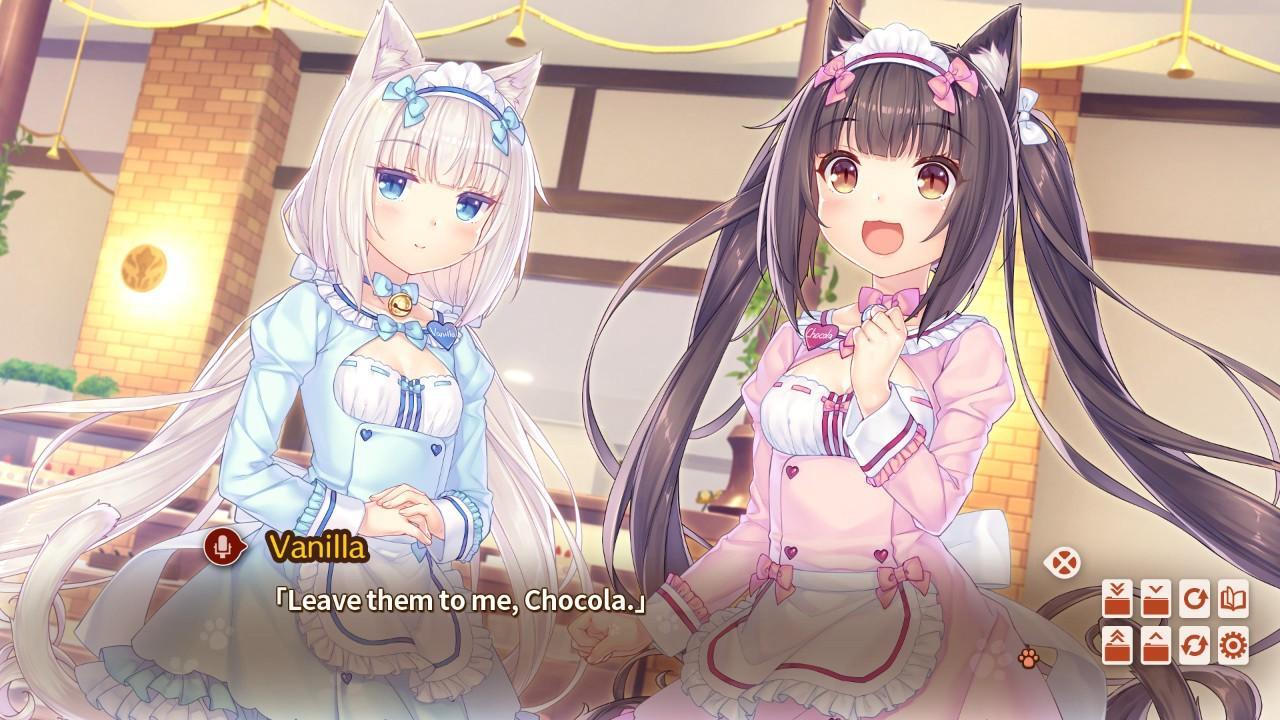Quick save with the double down-arrow icon

(x=1117, y=598)
